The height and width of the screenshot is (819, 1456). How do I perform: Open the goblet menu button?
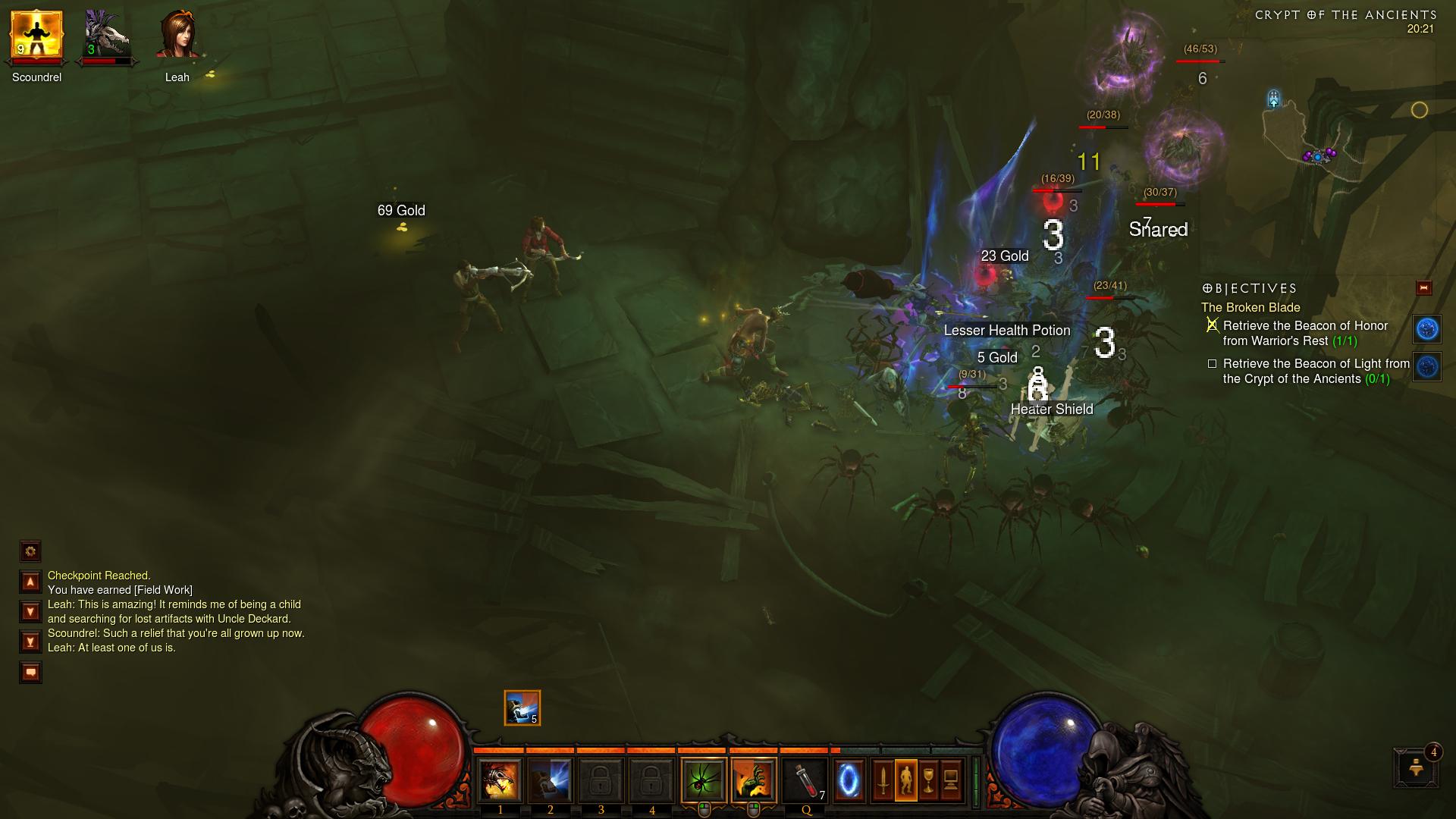(x=928, y=781)
